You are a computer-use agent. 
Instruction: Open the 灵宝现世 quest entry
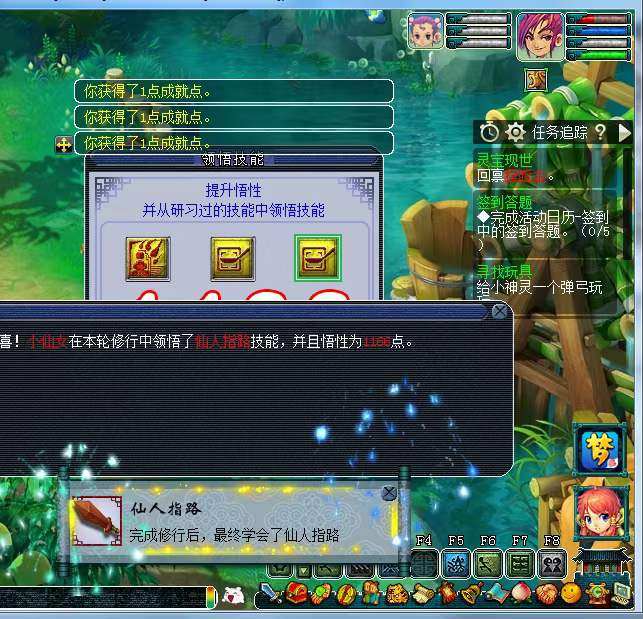505,160
